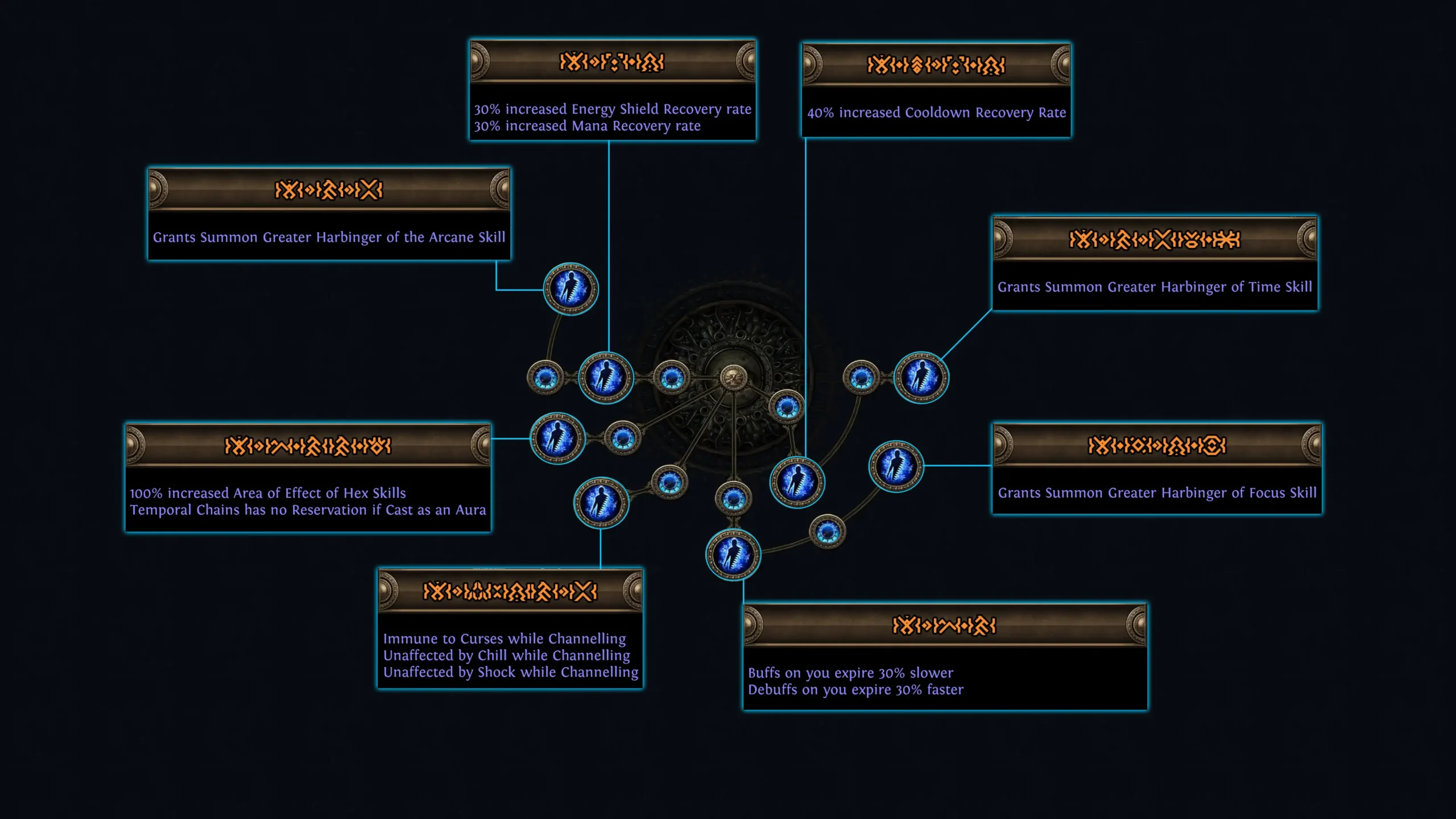This screenshot has width=1456, height=819.
Task: Click the small passive connected to the Time Harbinger node
Action: 860,377
